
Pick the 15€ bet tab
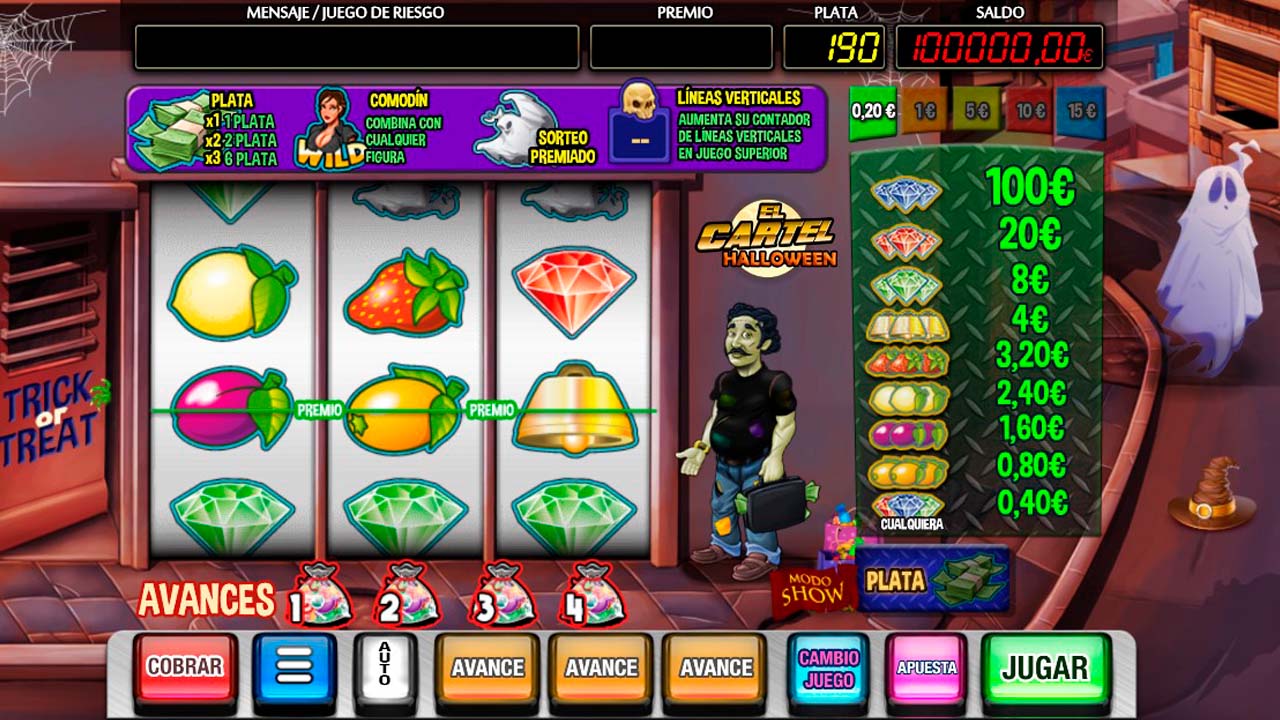1080,111
